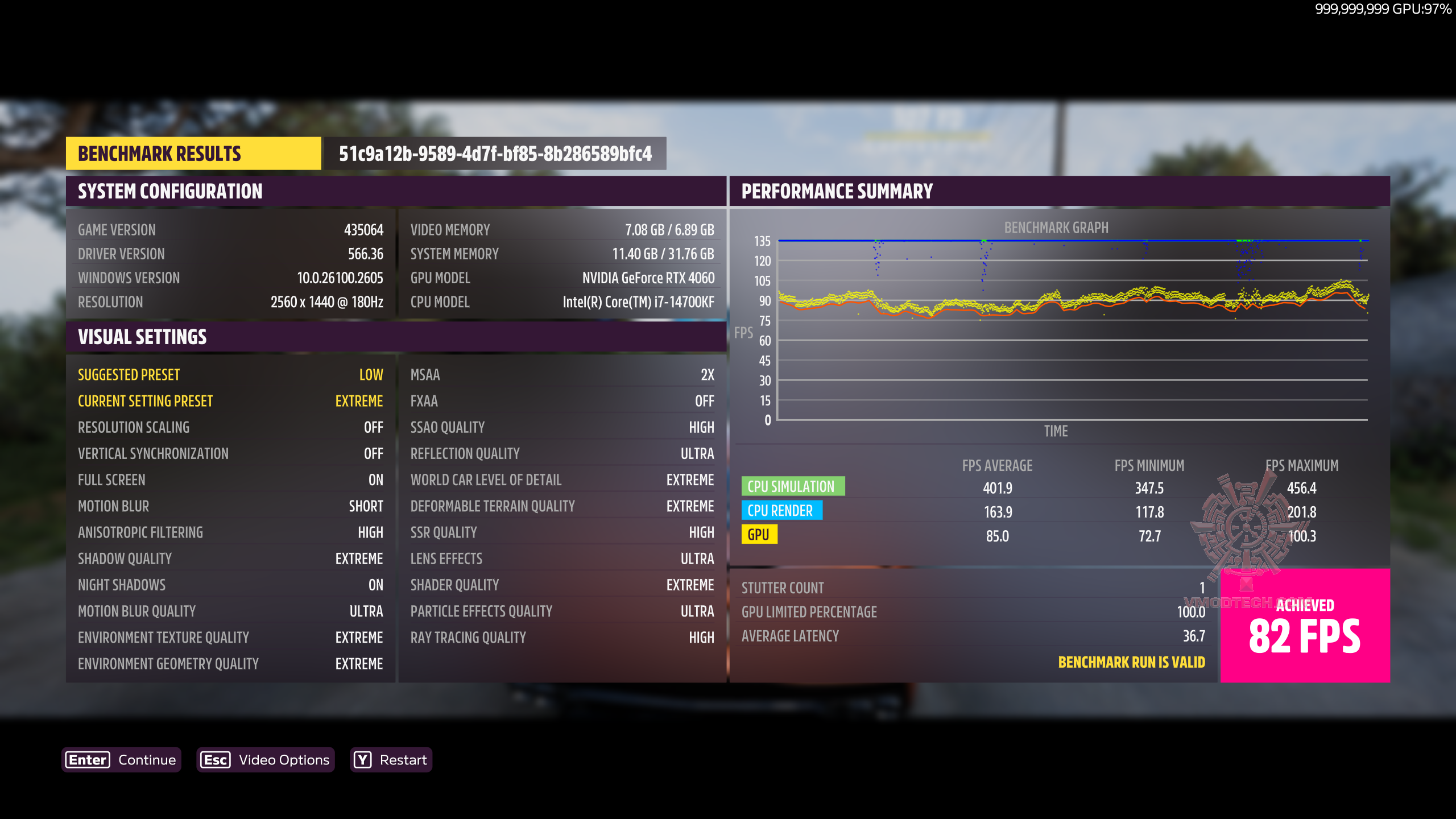Click the Y button prompt icon
Image resolution: width=1456 pixels, height=819 pixels.
click(x=362, y=759)
